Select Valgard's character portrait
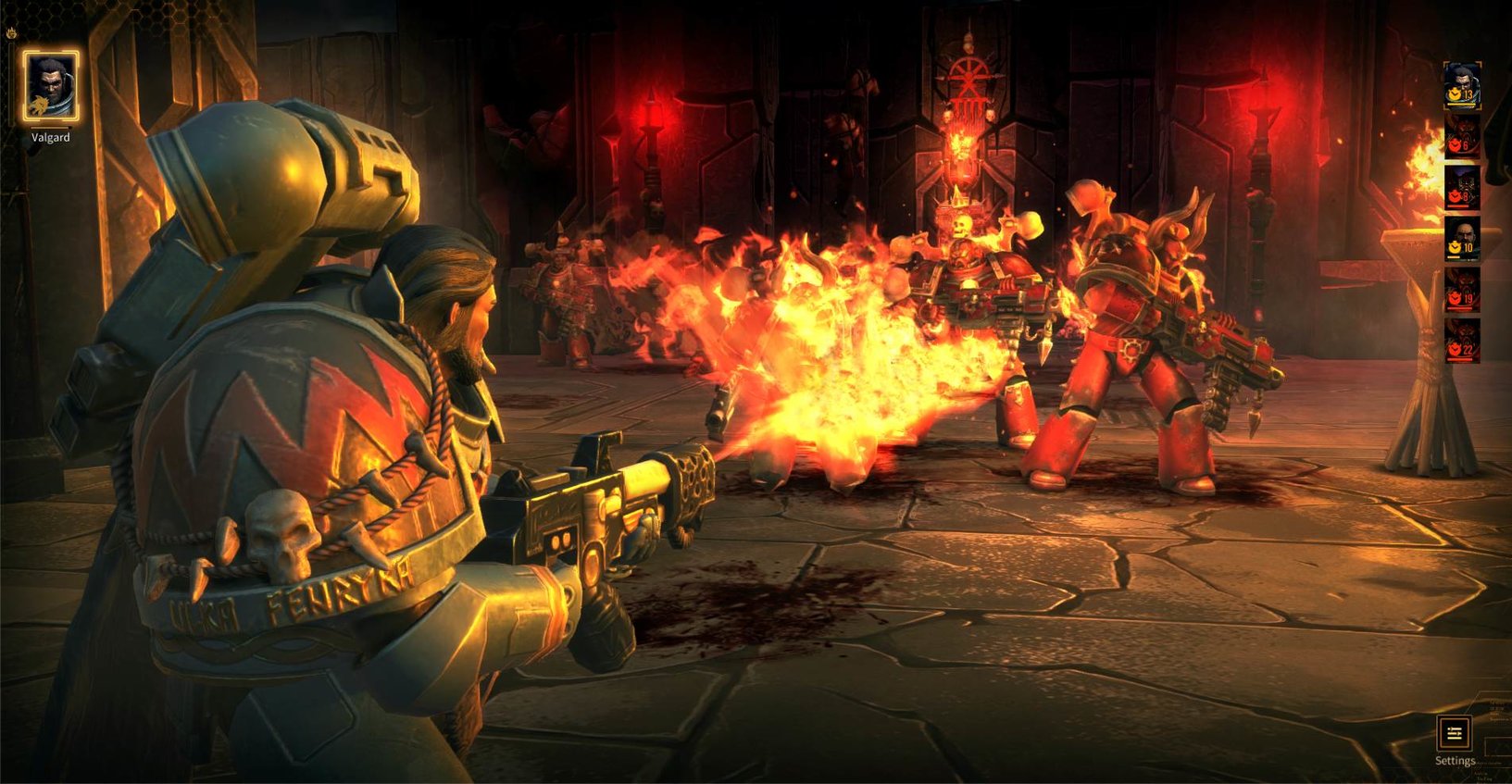 pyautogui.click(x=51, y=87)
